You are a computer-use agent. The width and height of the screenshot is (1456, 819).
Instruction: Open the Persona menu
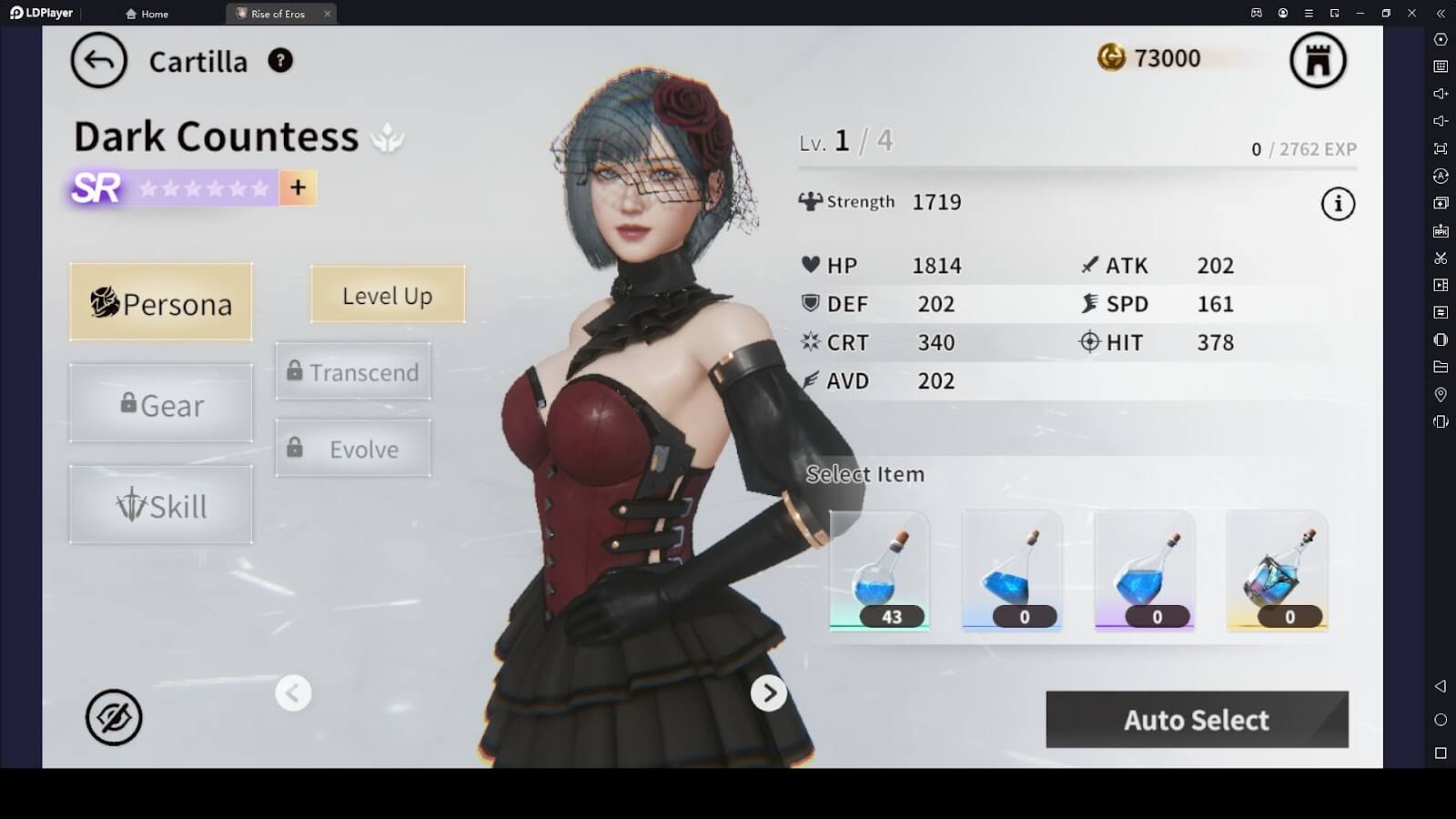(x=161, y=303)
